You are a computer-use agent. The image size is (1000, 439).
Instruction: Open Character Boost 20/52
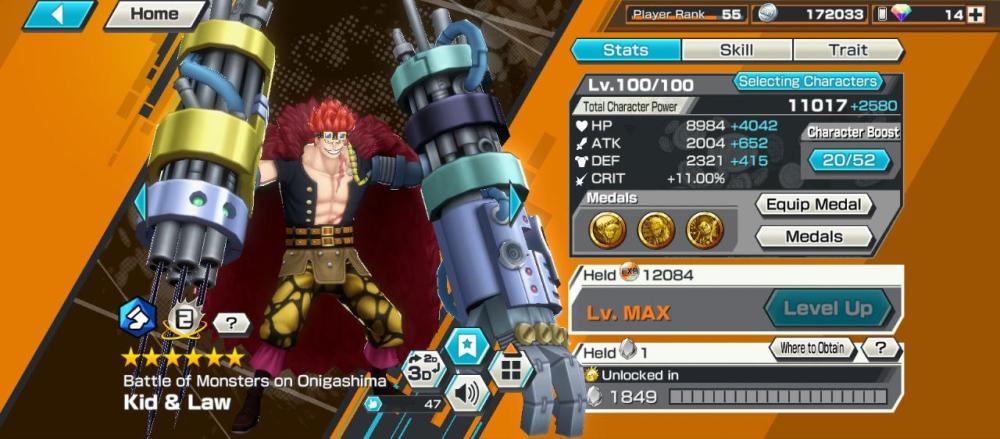pos(850,160)
